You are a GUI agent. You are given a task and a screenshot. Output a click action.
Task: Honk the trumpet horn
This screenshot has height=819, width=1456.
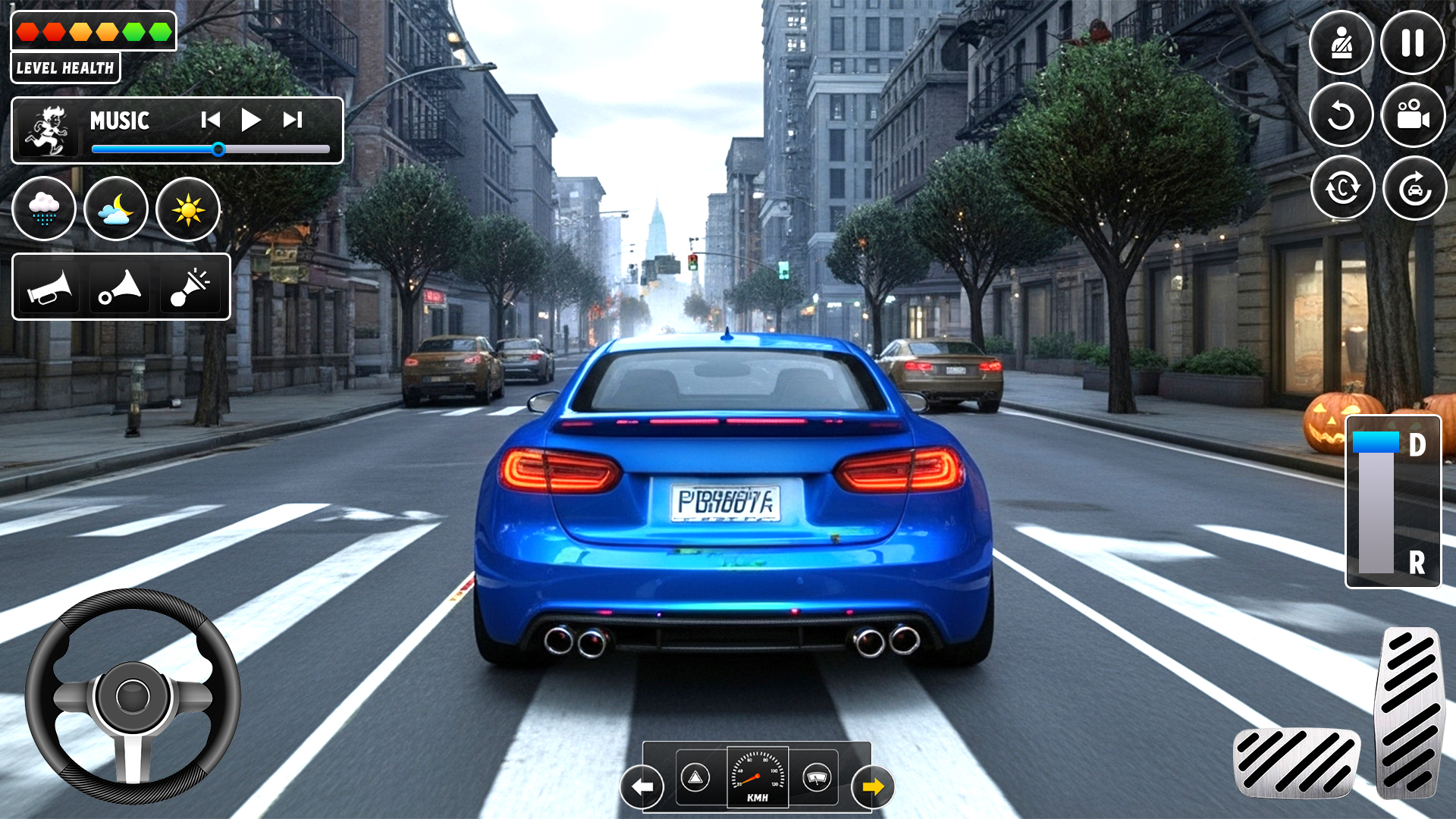(x=49, y=287)
